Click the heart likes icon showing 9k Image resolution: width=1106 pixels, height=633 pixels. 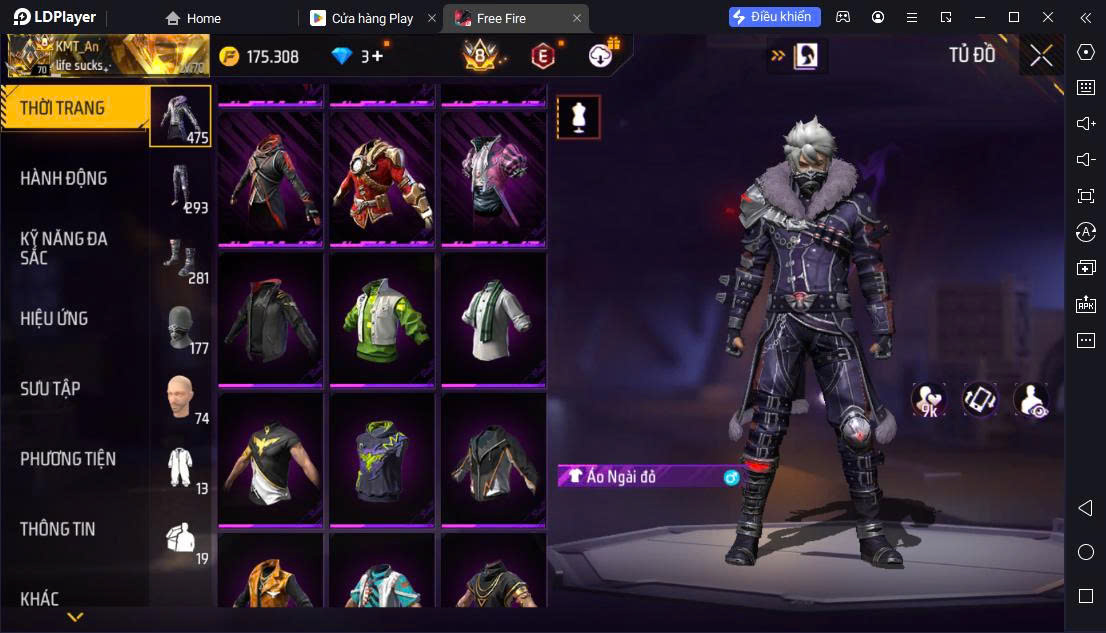(x=928, y=399)
